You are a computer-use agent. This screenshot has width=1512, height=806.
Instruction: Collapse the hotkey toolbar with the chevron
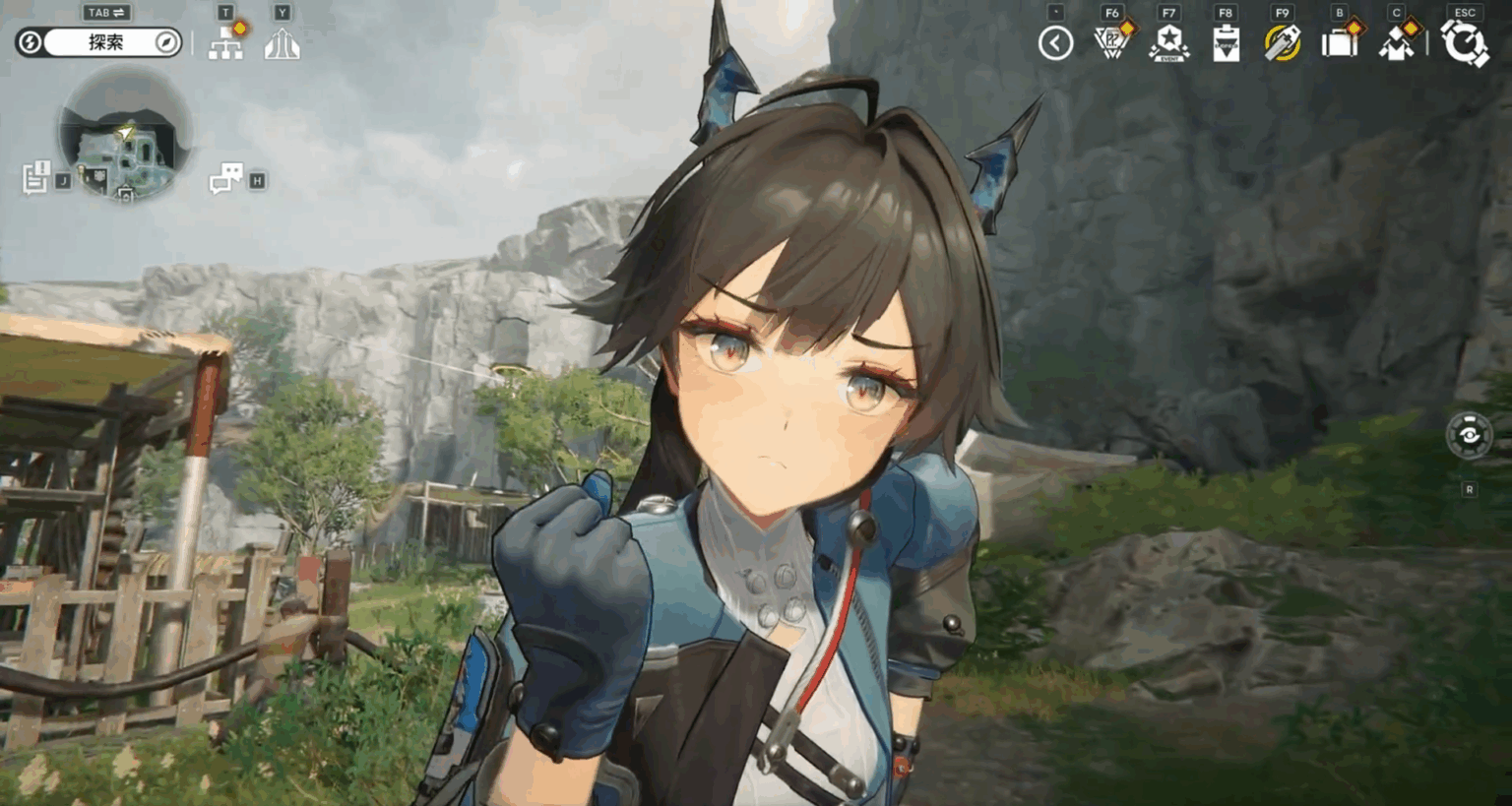click(x=1054, y=42)
